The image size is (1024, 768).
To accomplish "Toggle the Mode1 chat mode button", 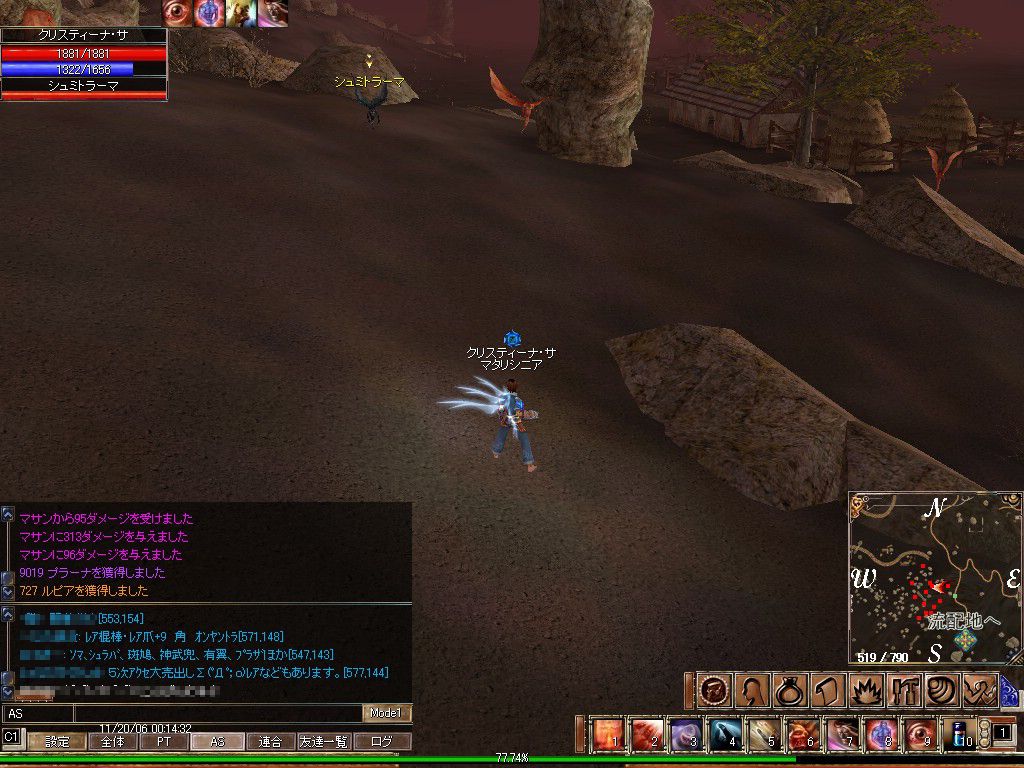I will (386, 713).
